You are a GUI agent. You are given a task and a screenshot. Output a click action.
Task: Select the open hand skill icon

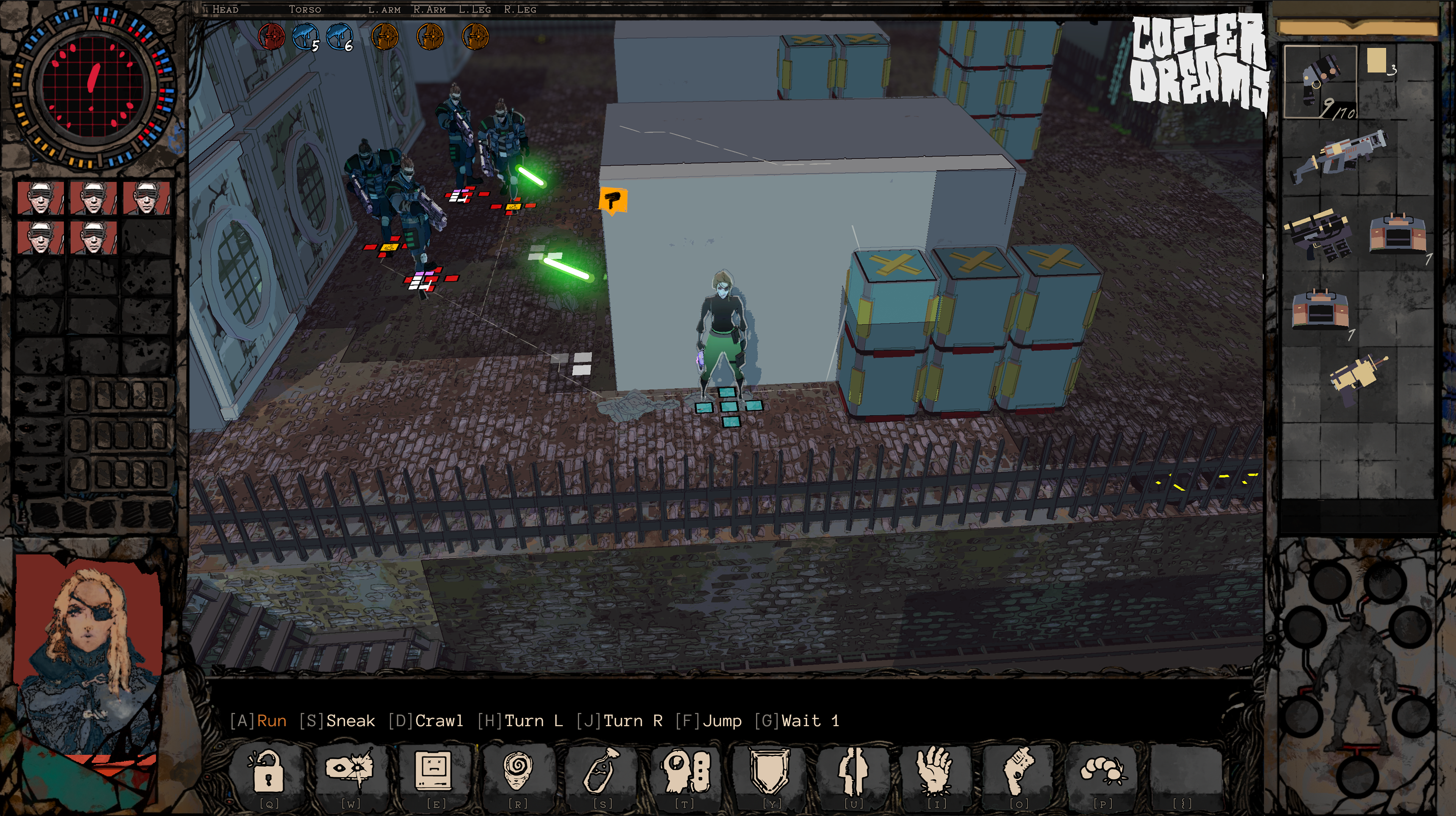[936, 770]
